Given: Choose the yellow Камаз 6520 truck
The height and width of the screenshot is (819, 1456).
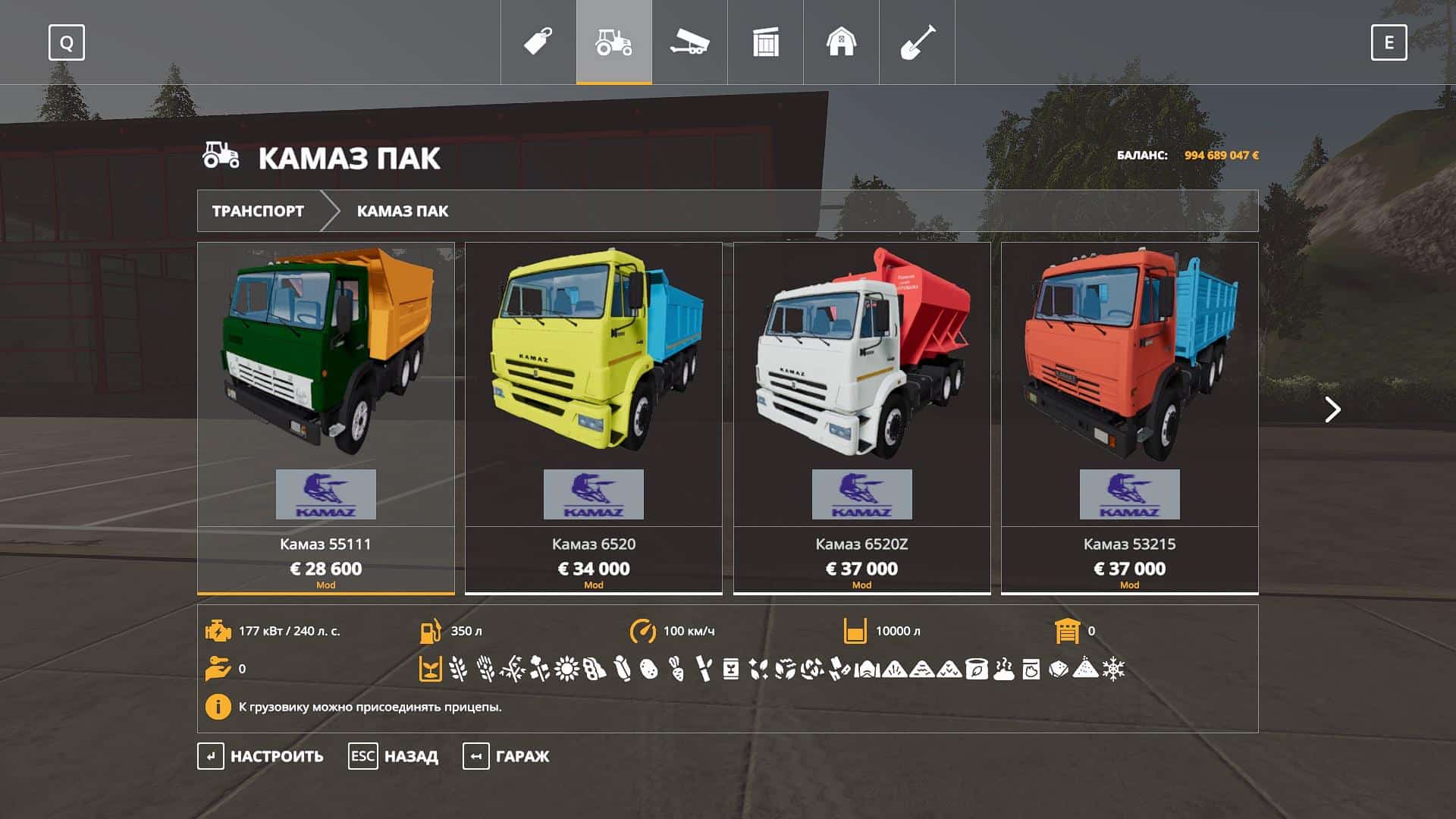Looking at the screenshot, I should tap(594, 417).
